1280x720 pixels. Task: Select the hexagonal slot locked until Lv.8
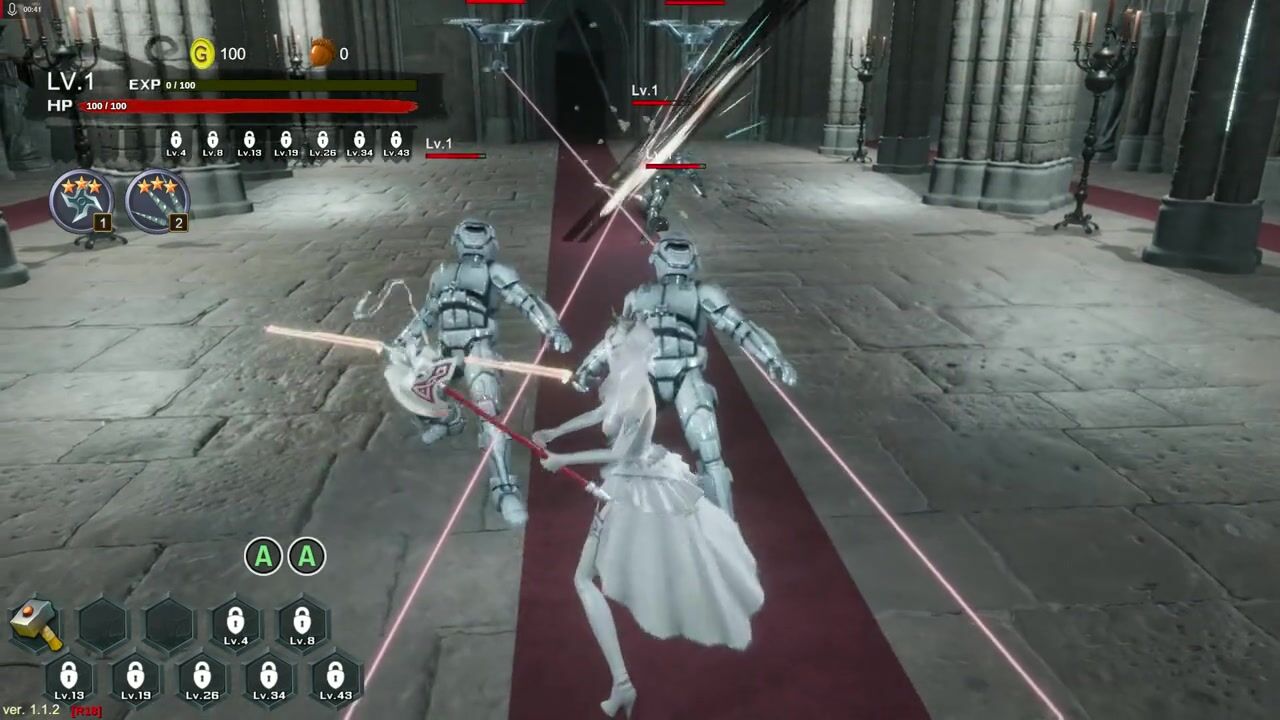302,625
